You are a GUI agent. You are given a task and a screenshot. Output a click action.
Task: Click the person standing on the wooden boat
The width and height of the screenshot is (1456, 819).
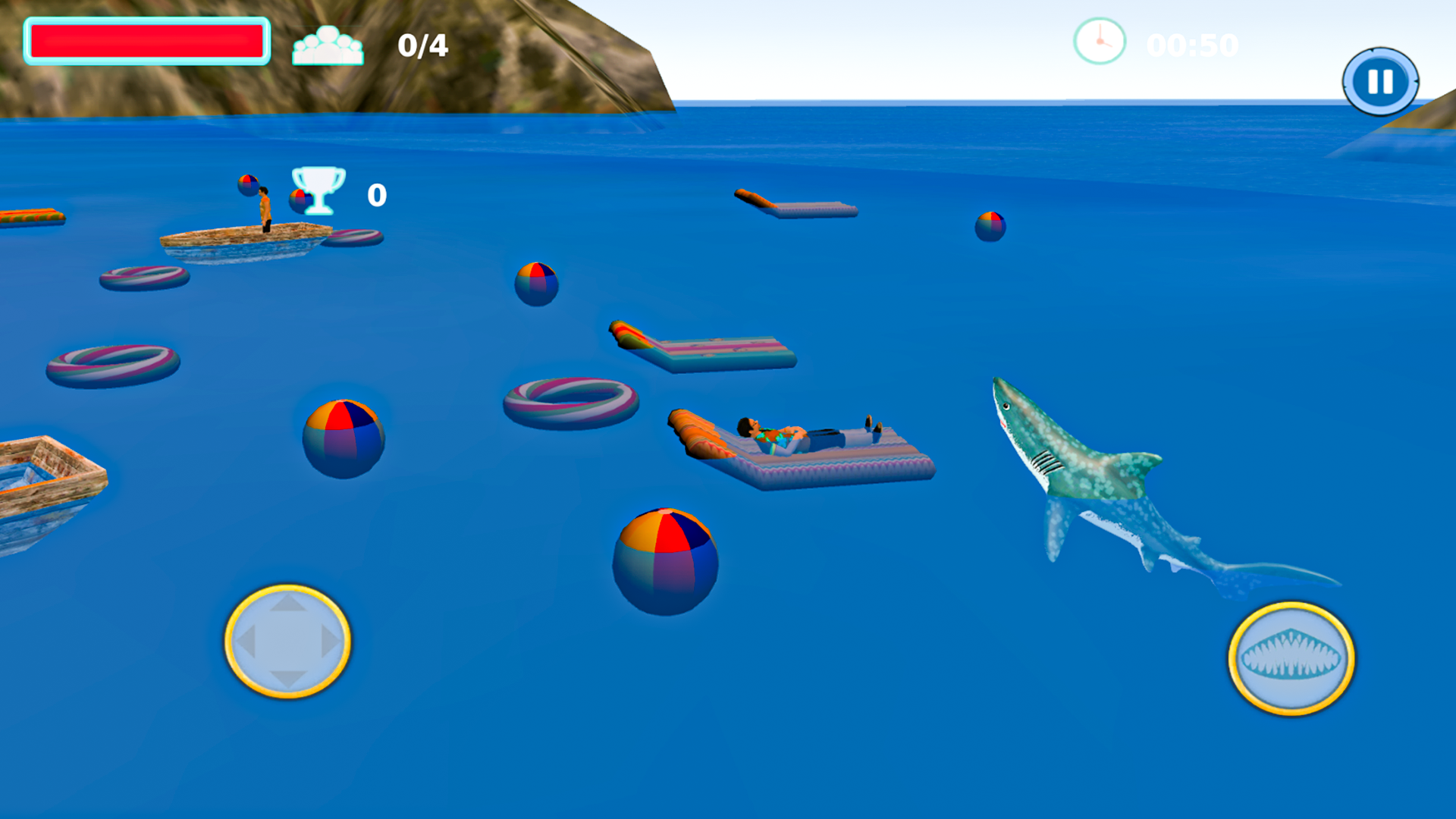point(264,209)
